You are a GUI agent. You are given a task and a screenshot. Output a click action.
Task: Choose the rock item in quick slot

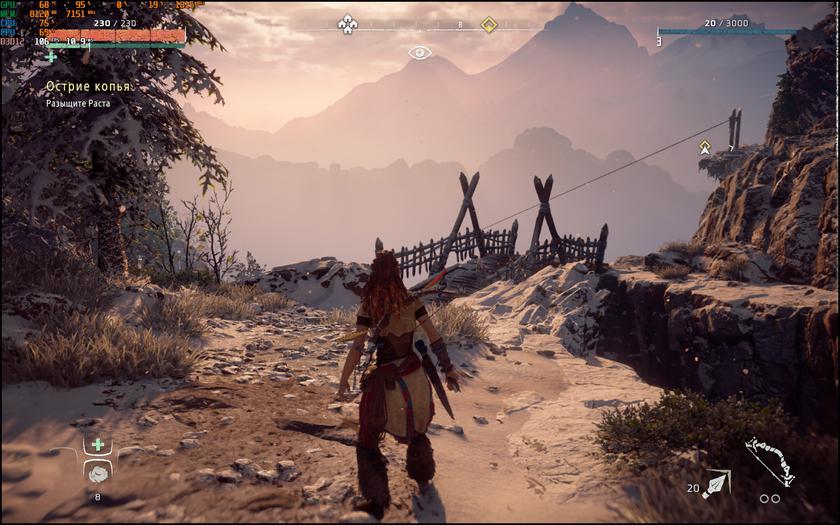coord(97,472)
